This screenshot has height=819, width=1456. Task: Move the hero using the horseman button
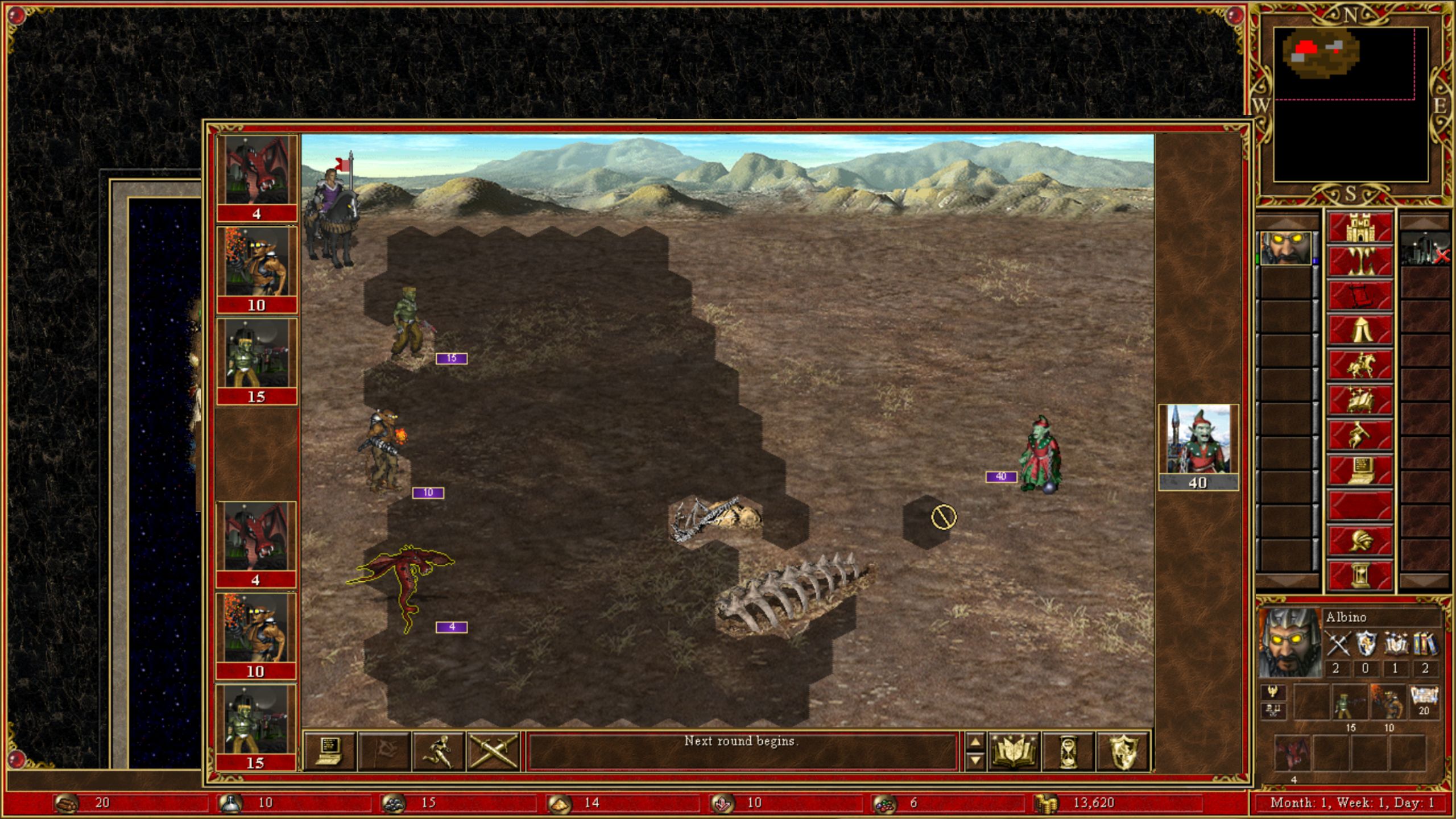click(1359, 365)
